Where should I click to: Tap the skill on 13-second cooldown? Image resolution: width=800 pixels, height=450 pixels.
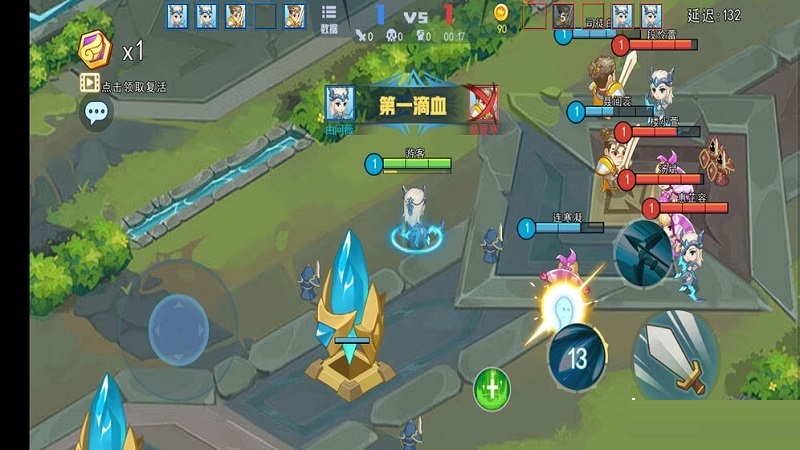coord(577,357)
